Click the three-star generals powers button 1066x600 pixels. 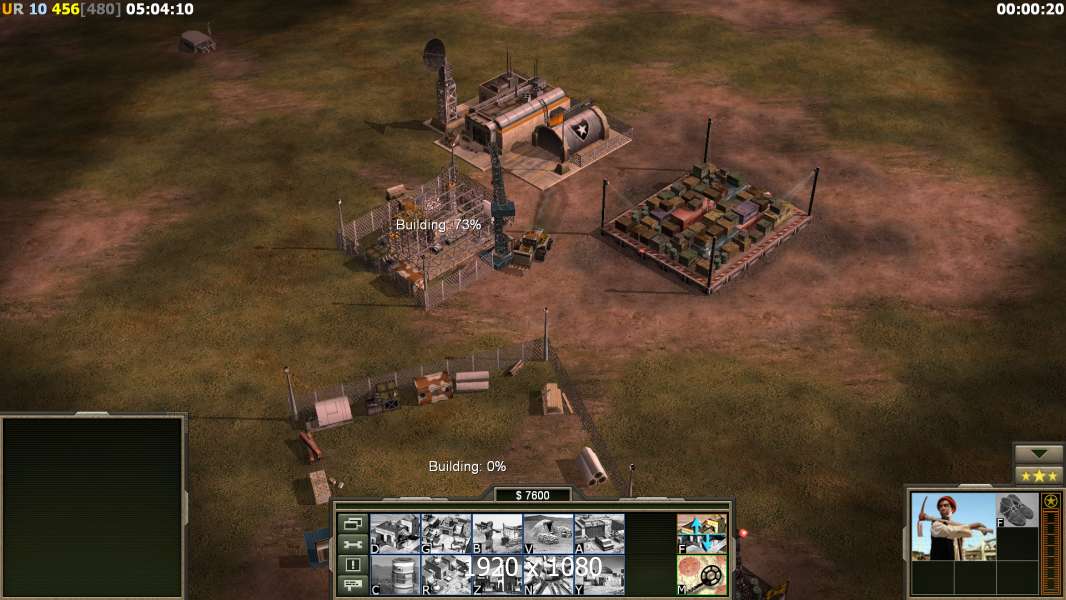point(1039,475)
